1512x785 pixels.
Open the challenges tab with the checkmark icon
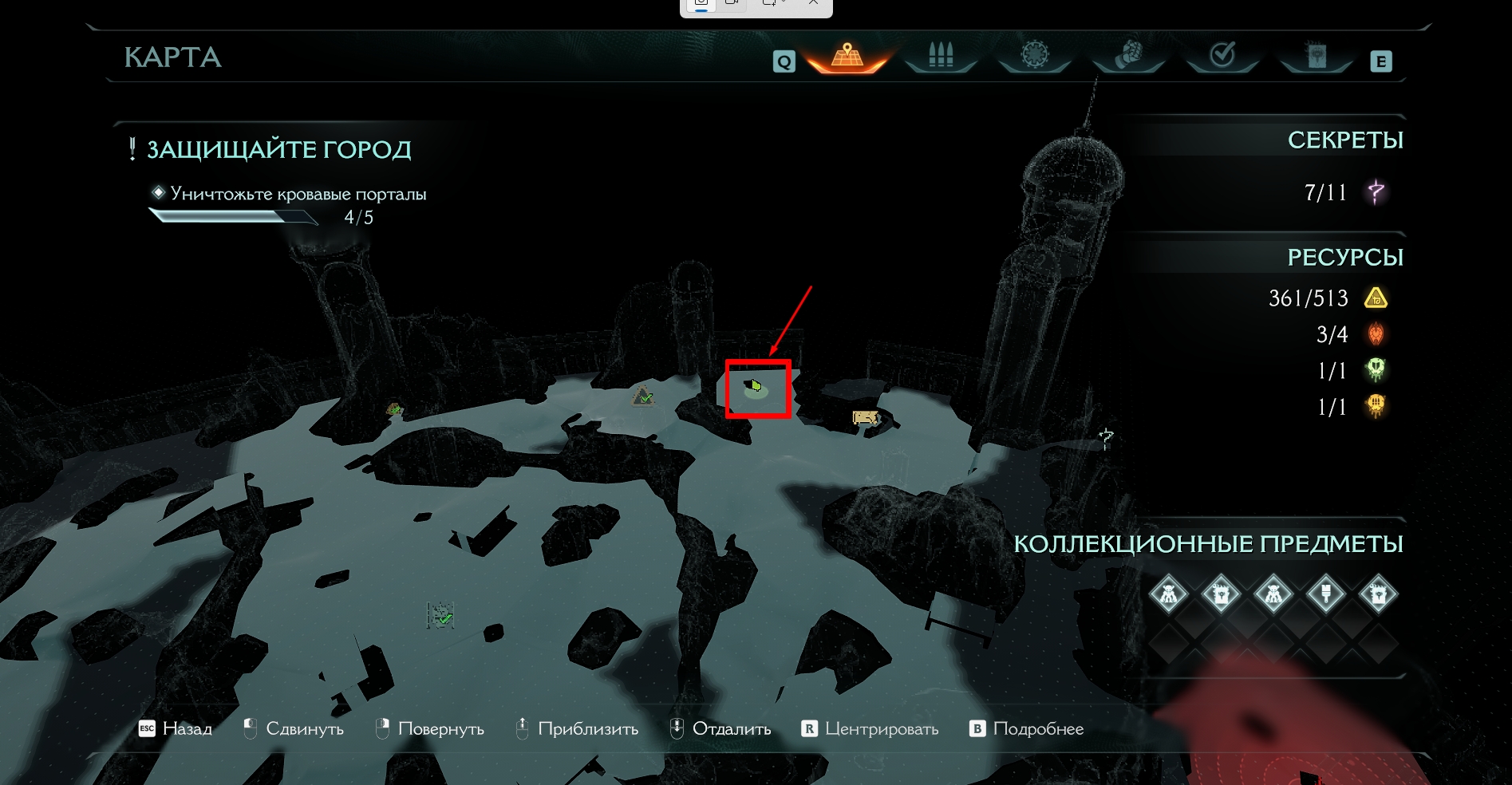coord(1222,55)
